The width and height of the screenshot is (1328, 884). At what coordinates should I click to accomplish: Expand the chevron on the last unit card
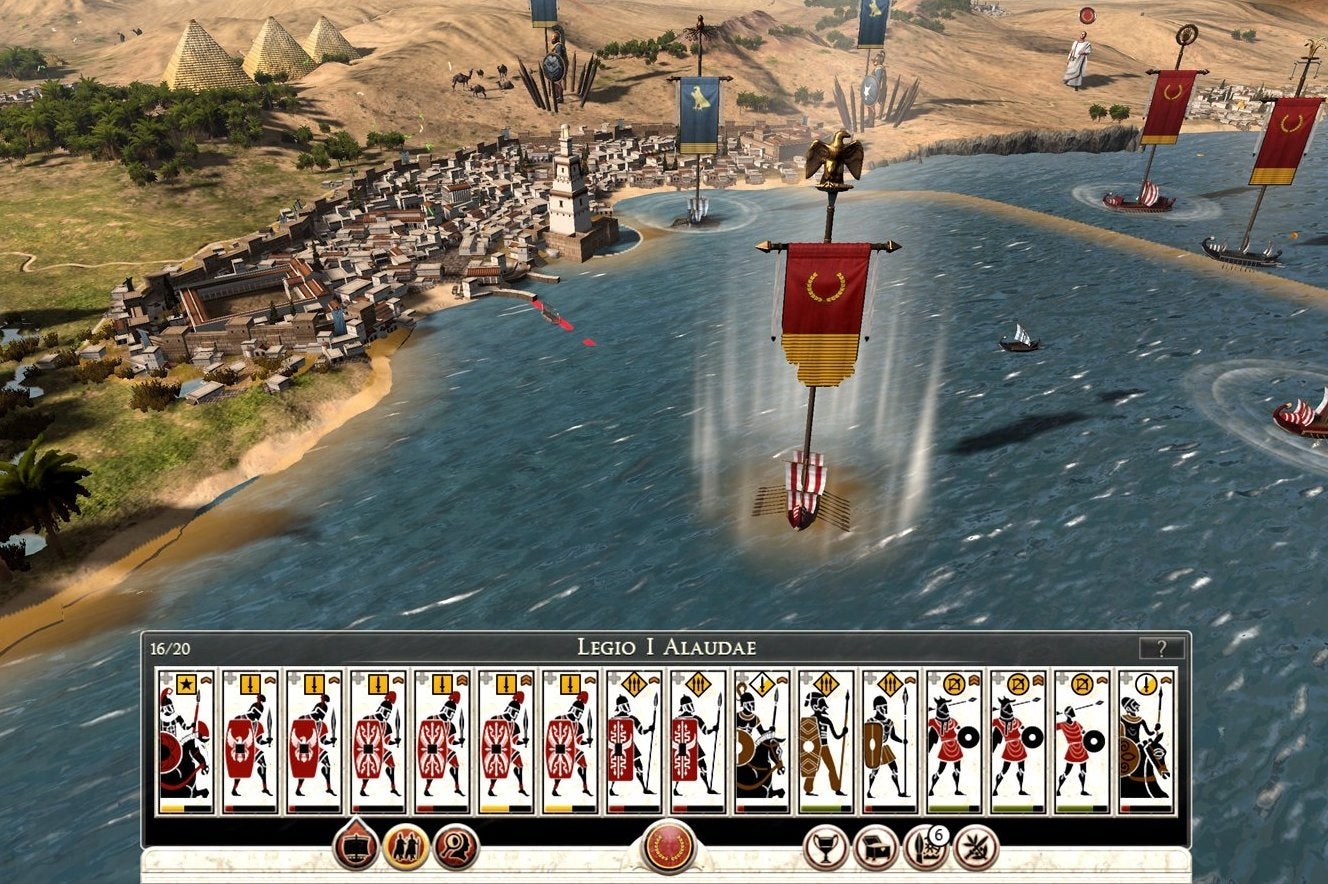click(1164, 681)
